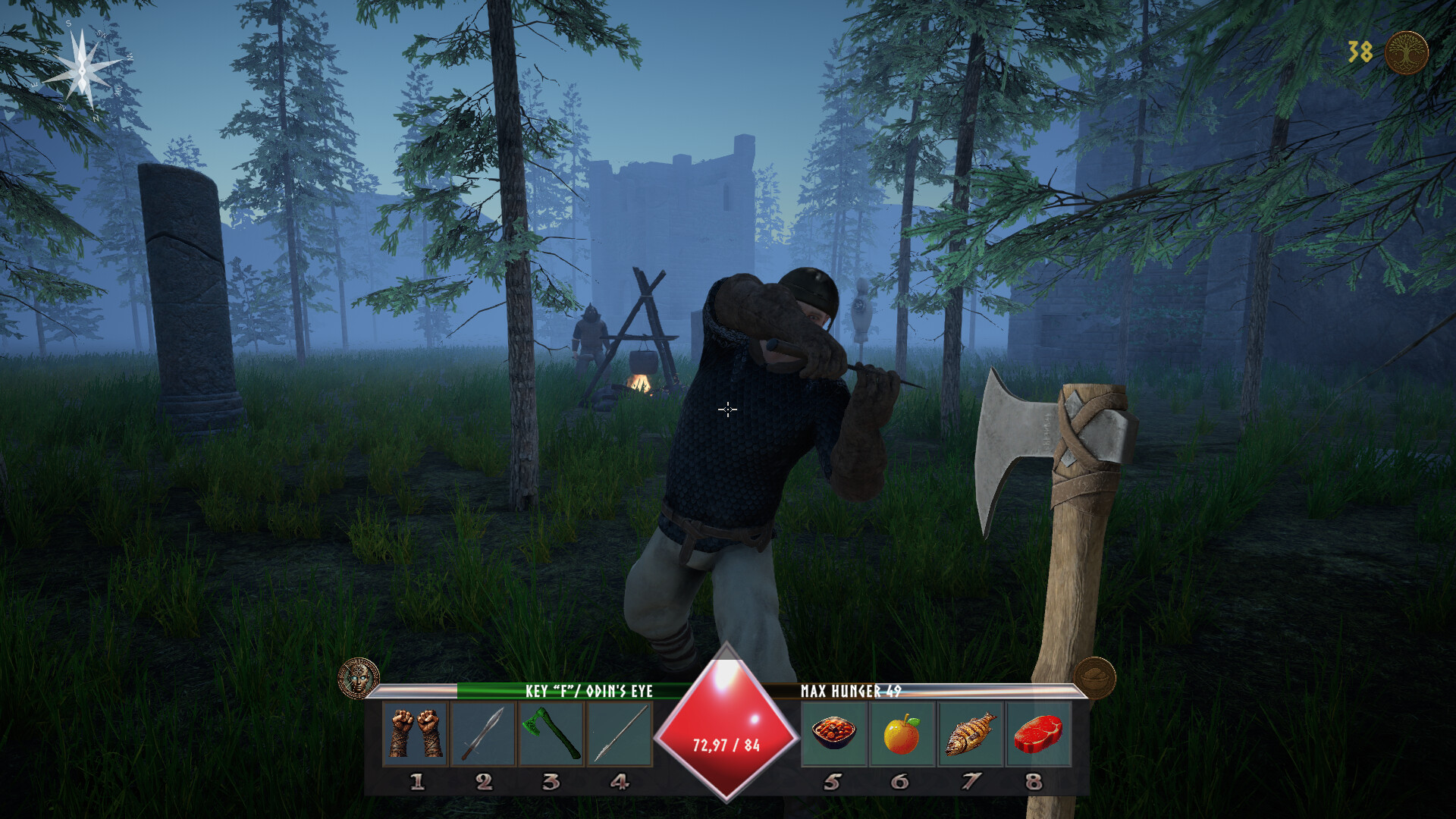This screenshot has height=819, width=1456.
Task: Click the bronze medallion right of hotbar
Action: pos(1094,675)
